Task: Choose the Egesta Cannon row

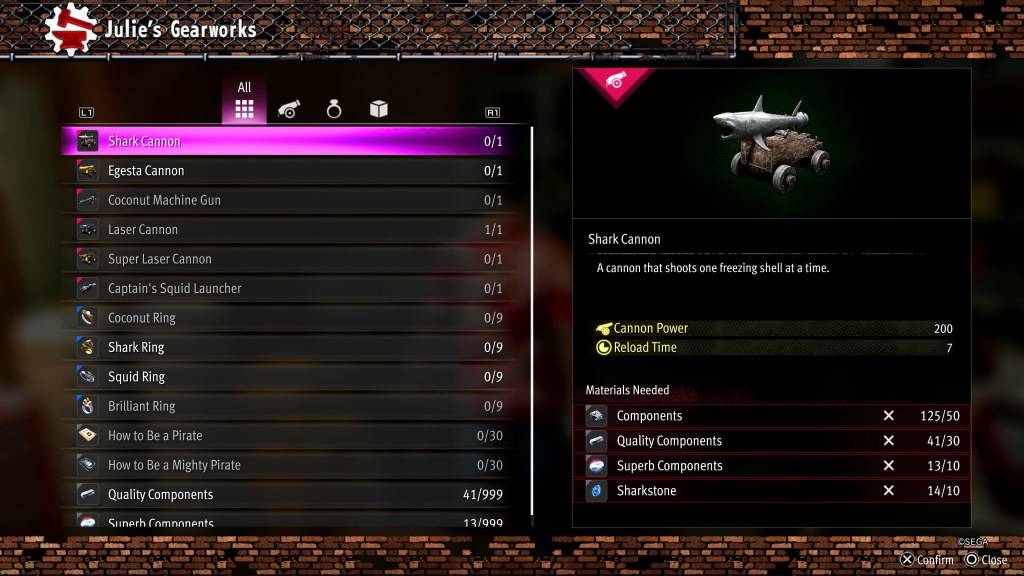Action: [290, 171]
